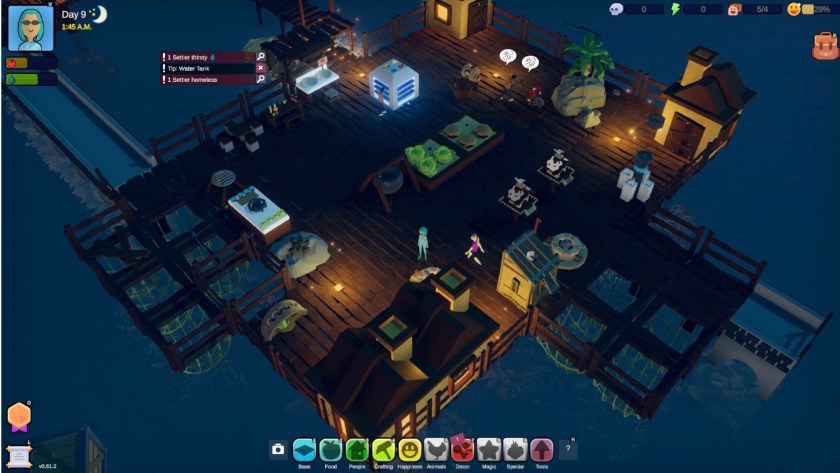
Task: Click the player character portrait
Action: click(30, 28)
